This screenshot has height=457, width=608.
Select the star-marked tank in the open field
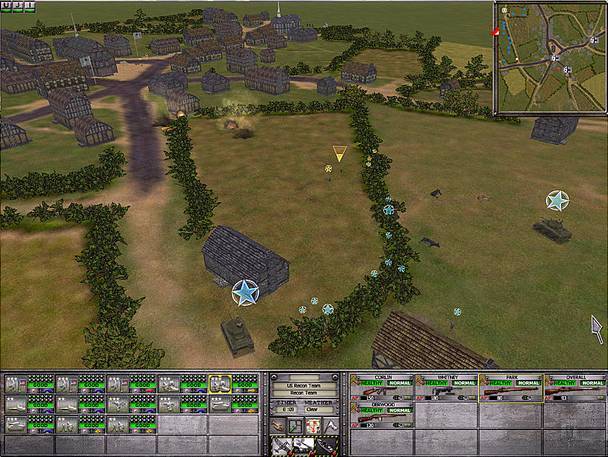[551, 229]
